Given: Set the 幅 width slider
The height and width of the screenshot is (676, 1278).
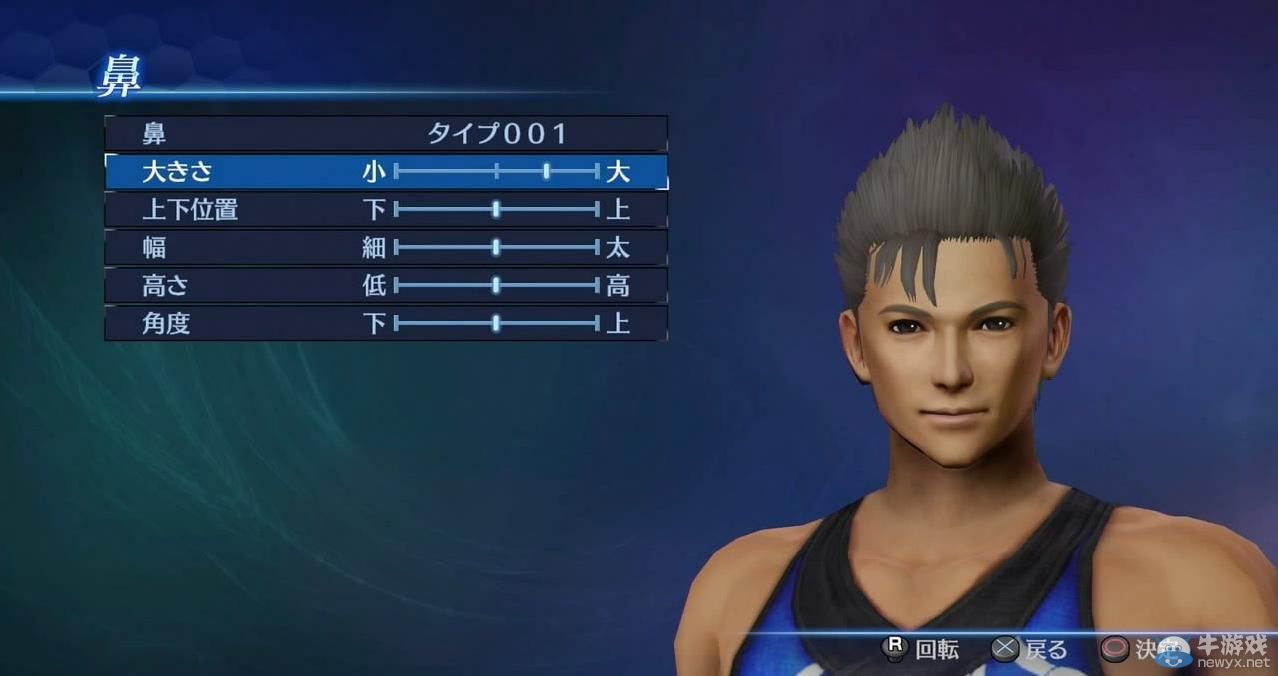Looking at the screenshot, I should pos(496,247).
